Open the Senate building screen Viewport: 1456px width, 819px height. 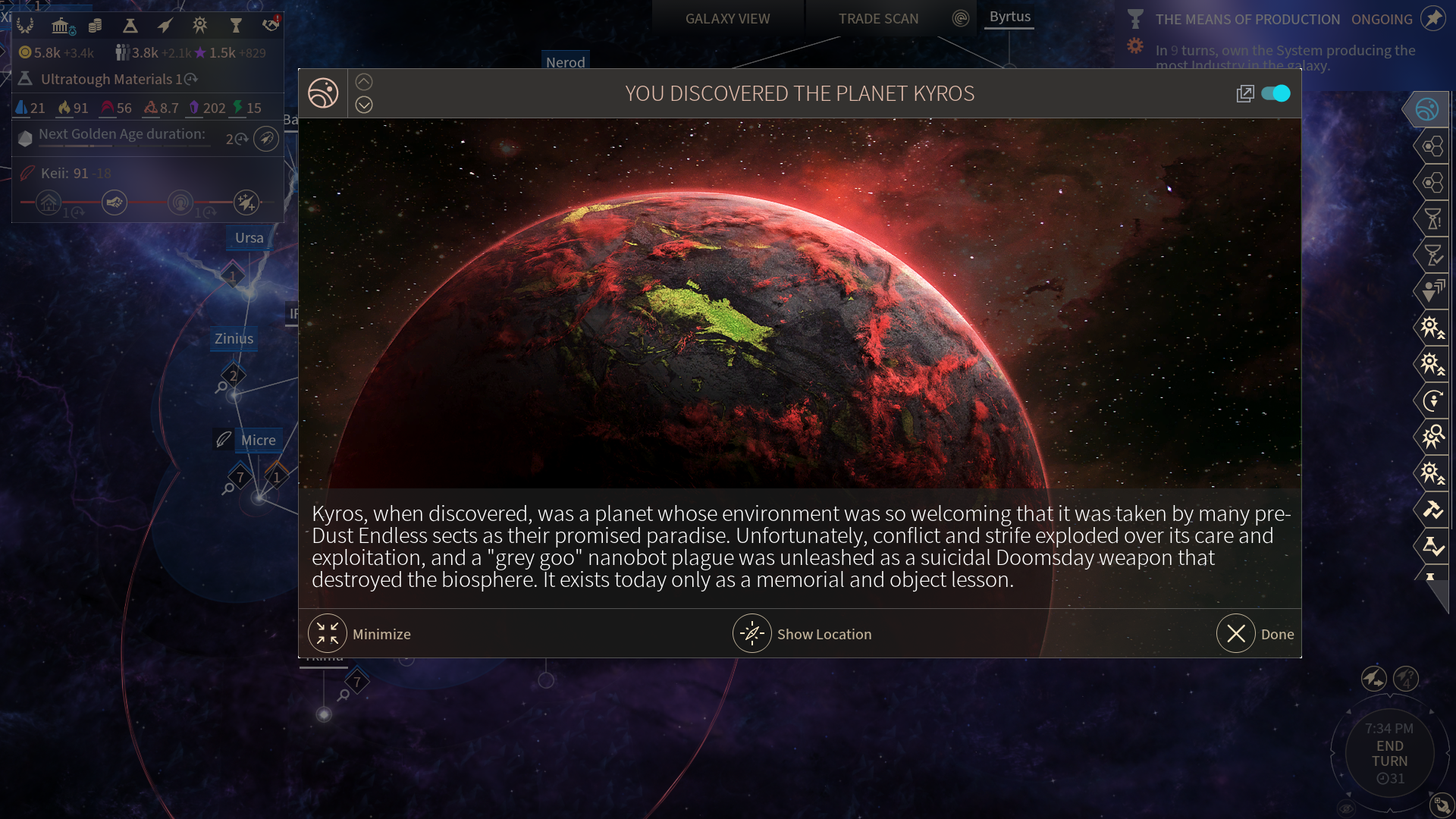(61, 26)
